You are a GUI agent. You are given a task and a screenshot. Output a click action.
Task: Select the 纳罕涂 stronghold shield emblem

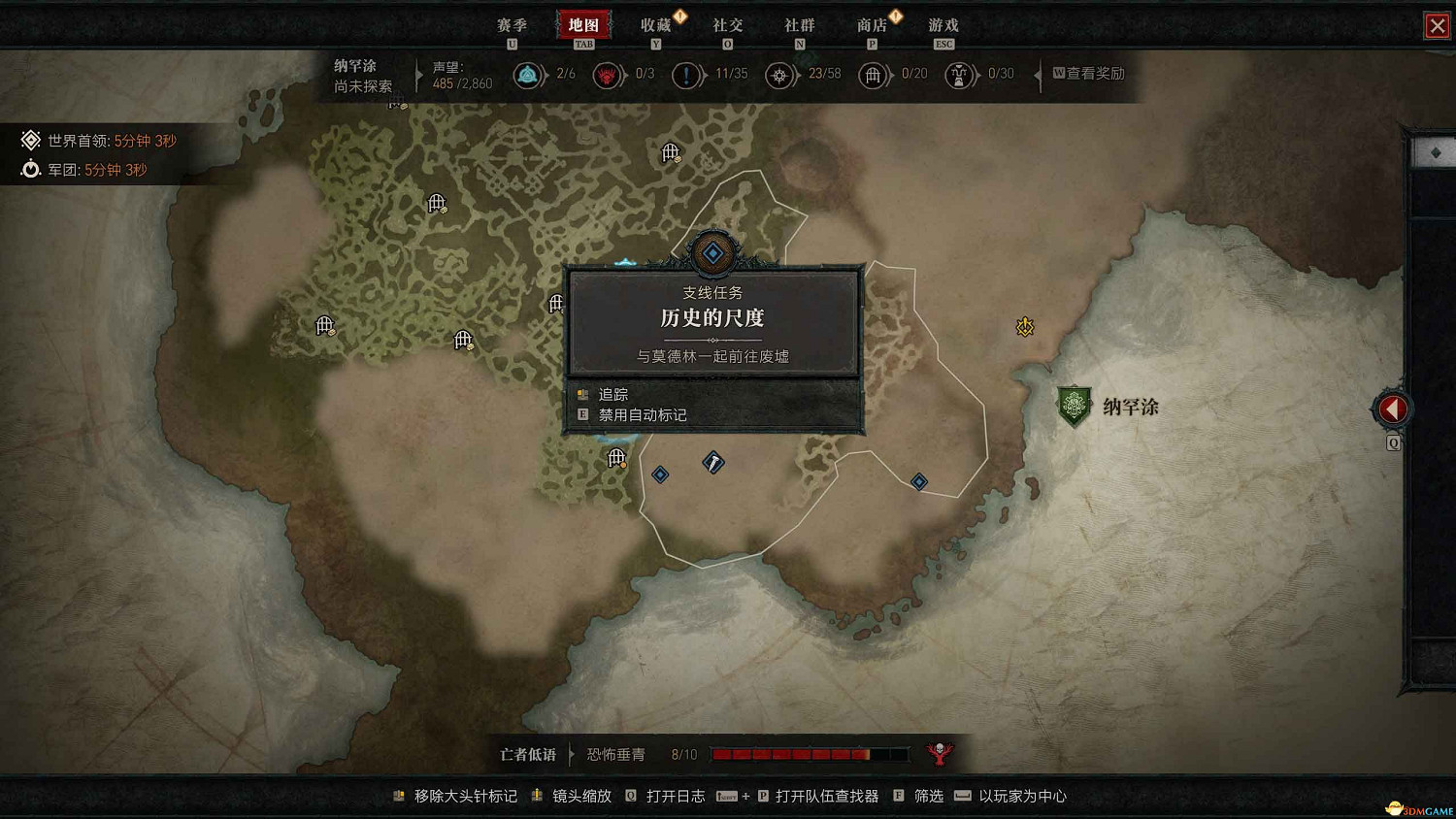pyautogui.click(x=1075, y=405)
